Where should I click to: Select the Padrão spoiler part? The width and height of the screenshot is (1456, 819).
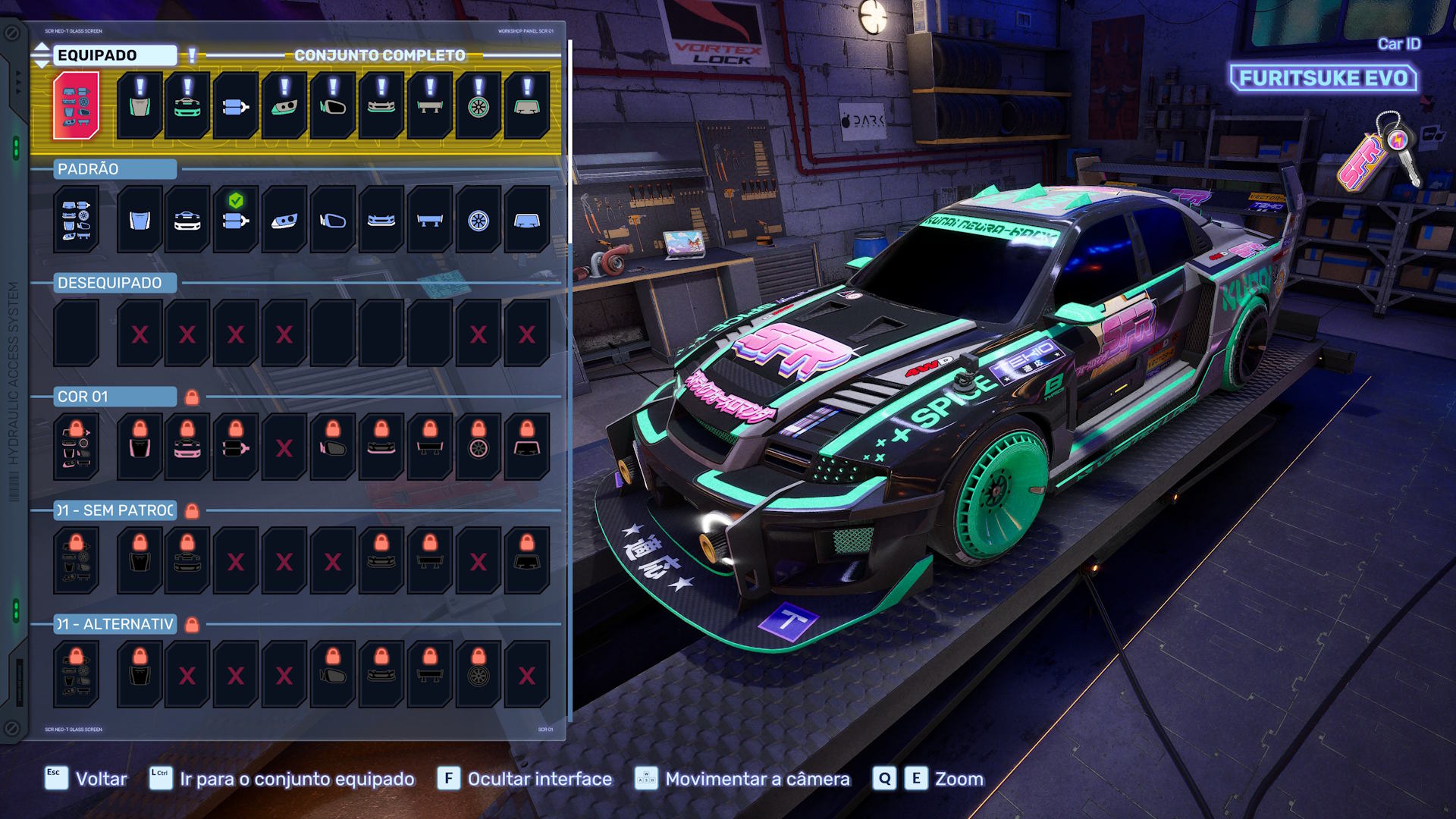[x=430, y=219]
